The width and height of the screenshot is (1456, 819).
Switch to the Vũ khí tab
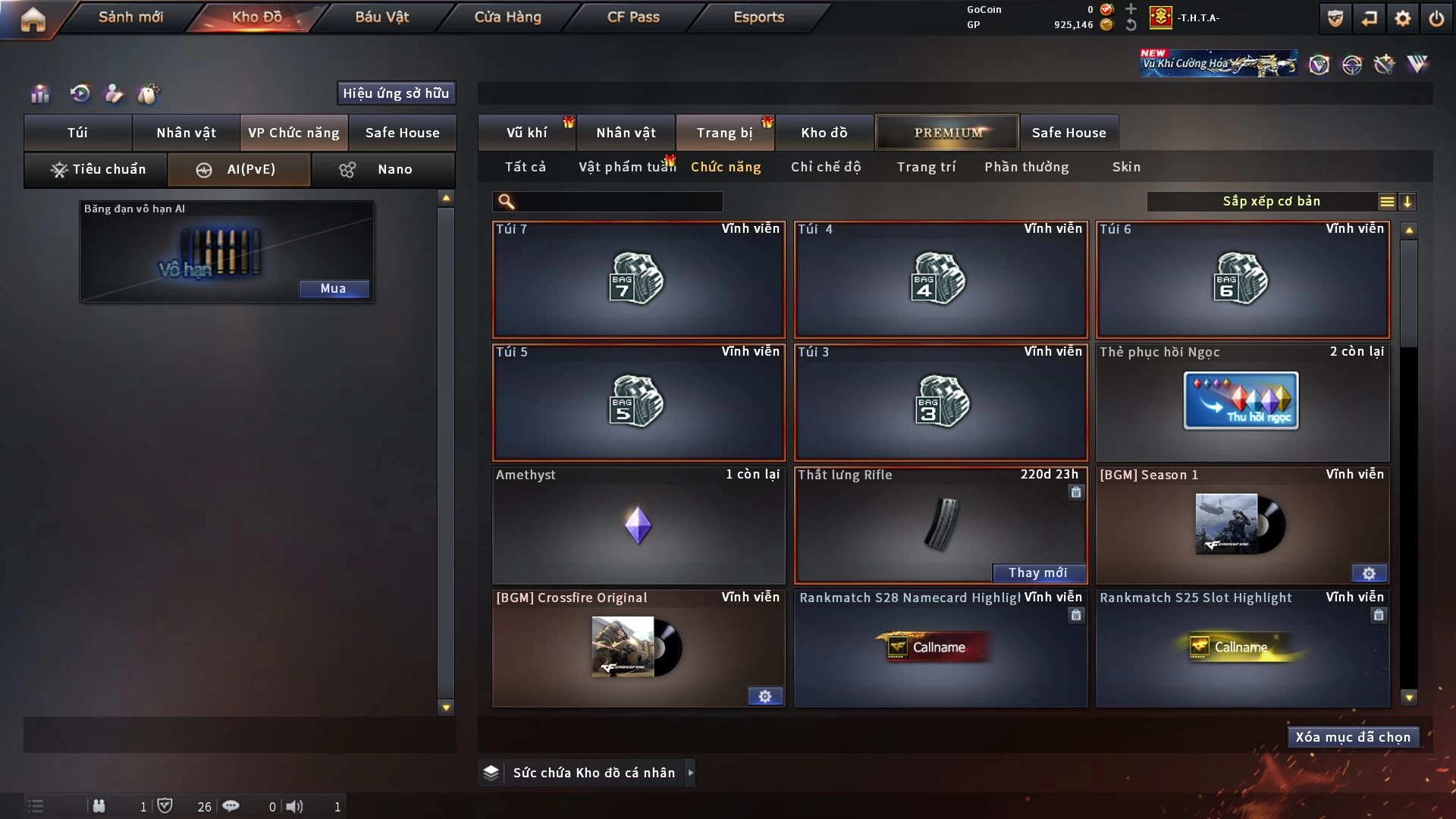pyautogui.click(x=526, y=133)
